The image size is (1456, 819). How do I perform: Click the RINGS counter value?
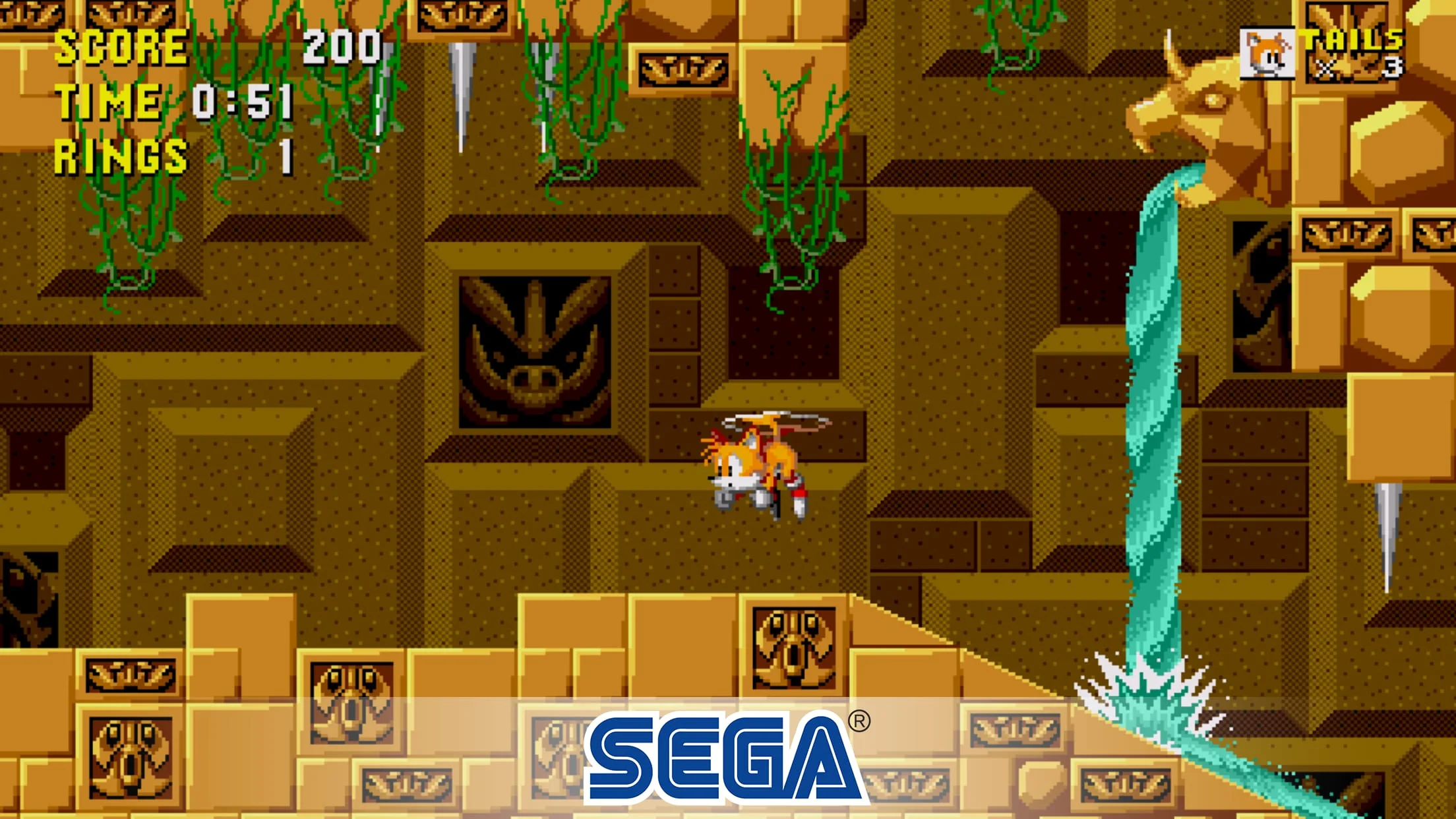tap(284, 155)
